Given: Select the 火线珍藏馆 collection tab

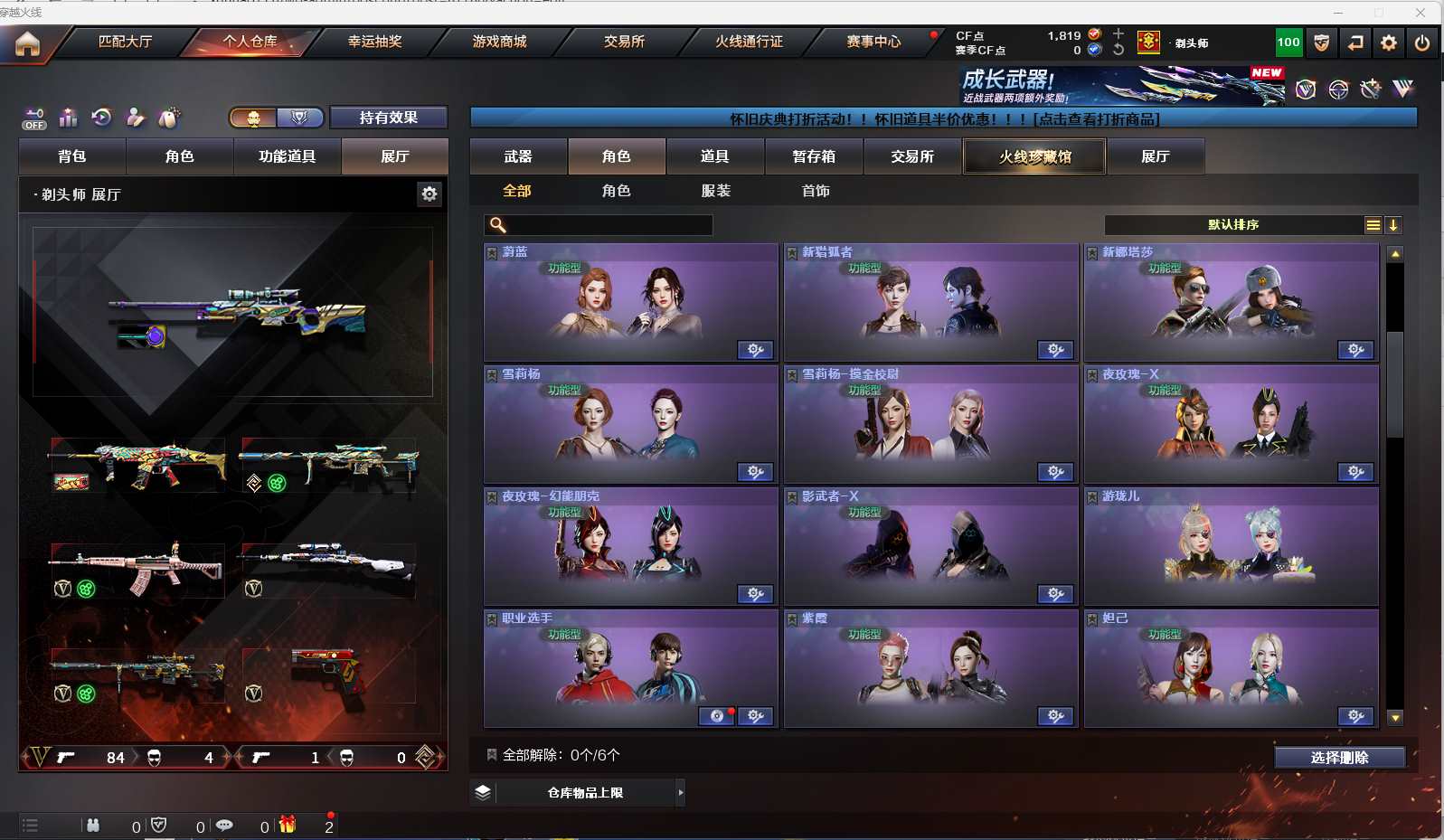Looking at the screenshot, I should [1034, 156].
